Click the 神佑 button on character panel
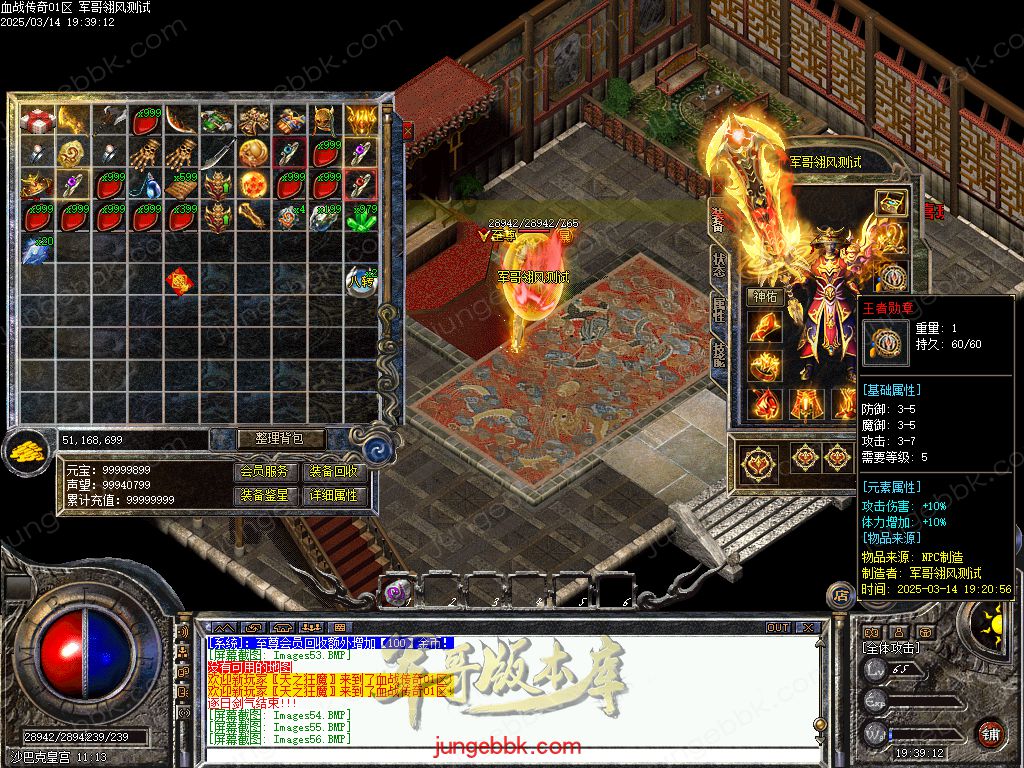The height and width of the screenshot is (768, 1024). pos(764,297)
